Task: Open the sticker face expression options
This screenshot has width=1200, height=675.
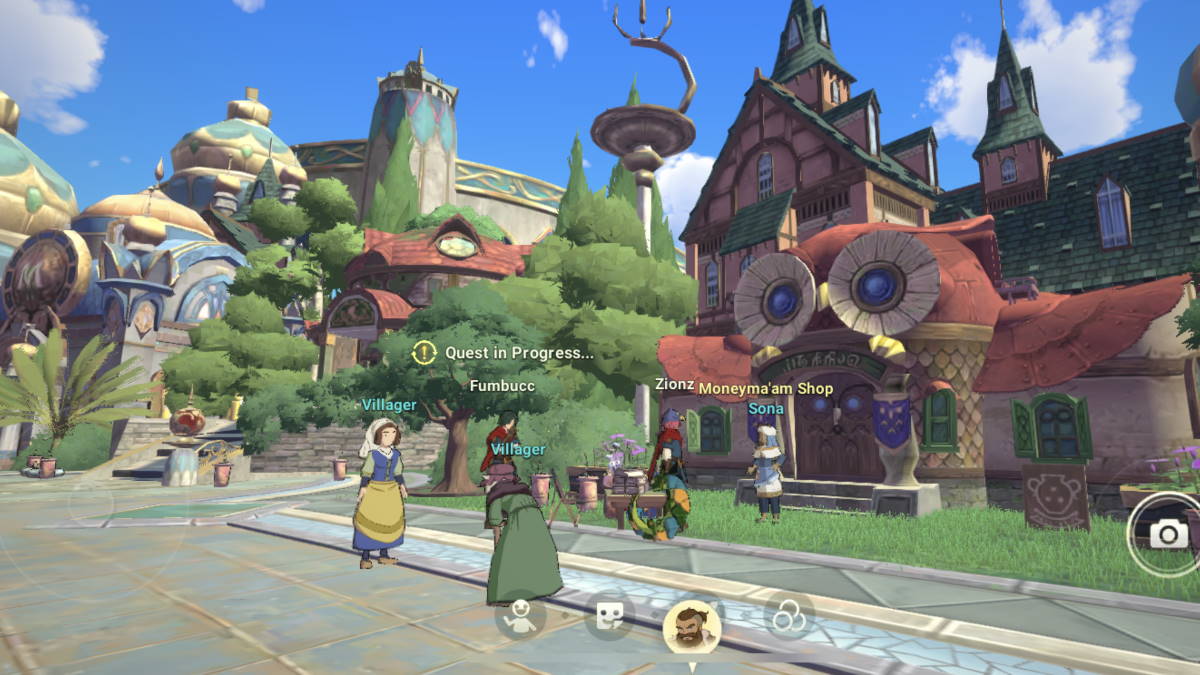Action: 609,616
